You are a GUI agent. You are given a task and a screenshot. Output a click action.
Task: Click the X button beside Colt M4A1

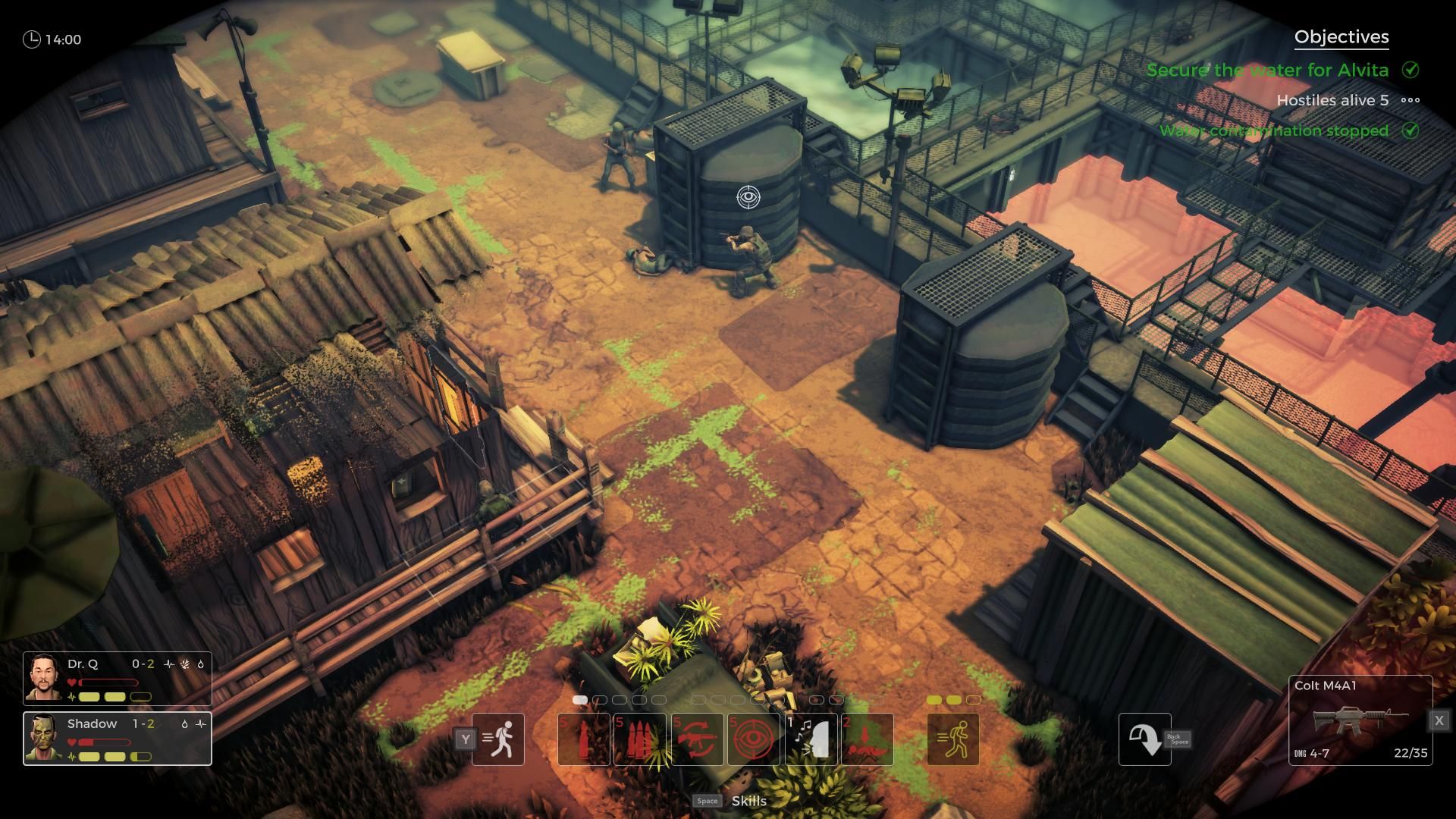pos(1439,720)
